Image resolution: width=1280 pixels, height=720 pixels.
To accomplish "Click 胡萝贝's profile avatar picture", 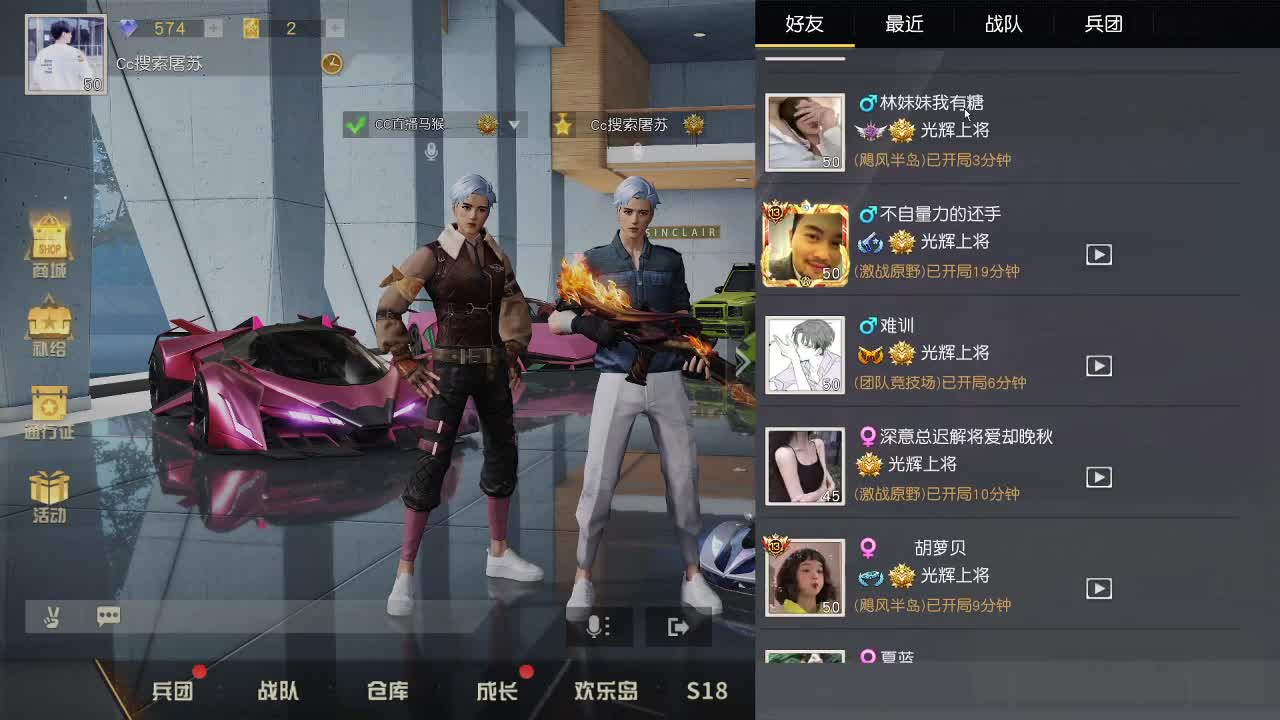I will tap(804, 578).
